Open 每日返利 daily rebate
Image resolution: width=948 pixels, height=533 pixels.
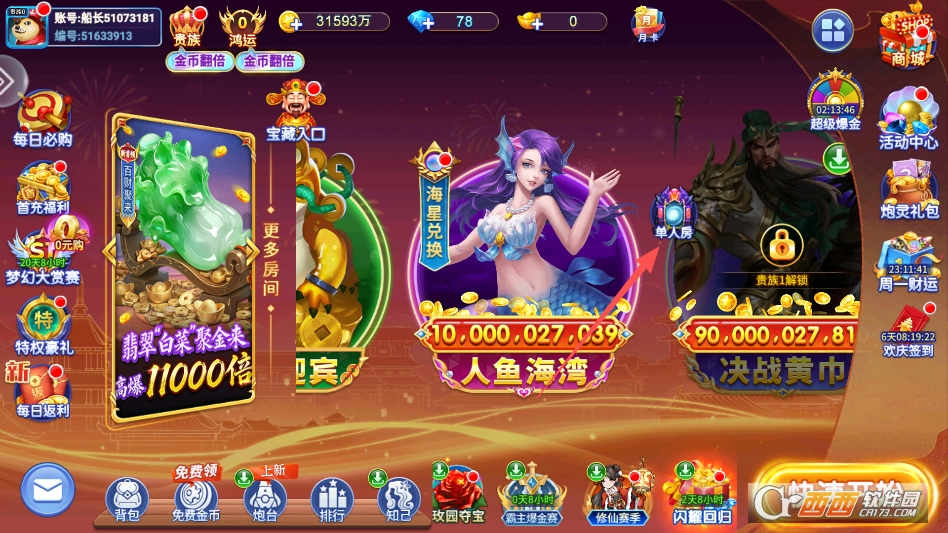tap(42, 389)
